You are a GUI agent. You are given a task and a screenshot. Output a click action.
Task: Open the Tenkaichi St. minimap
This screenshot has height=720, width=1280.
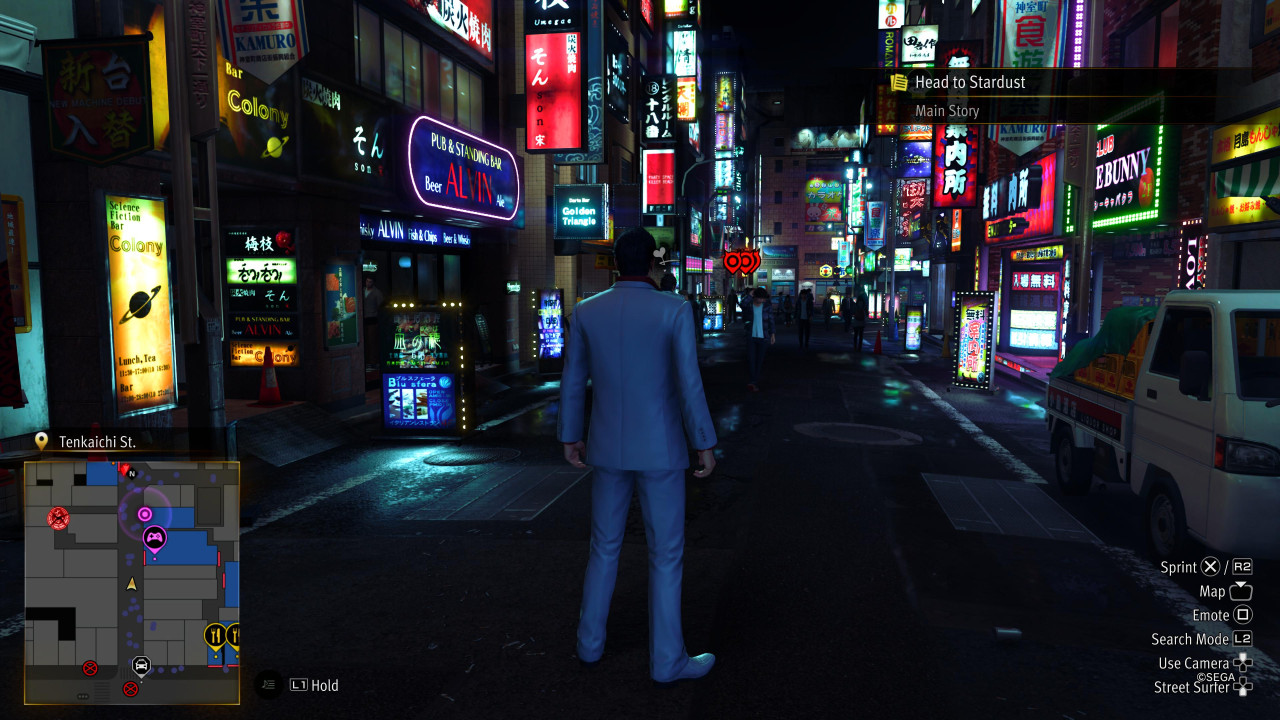(x=132, y=582)
